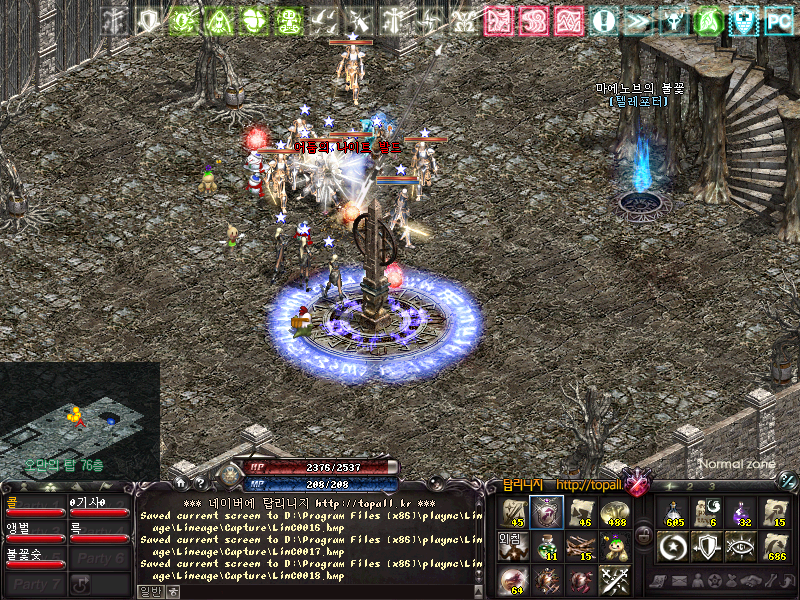Use the gold coin item, count 488
This screenshot has height=600, width=800.
(x=613, y=512)
